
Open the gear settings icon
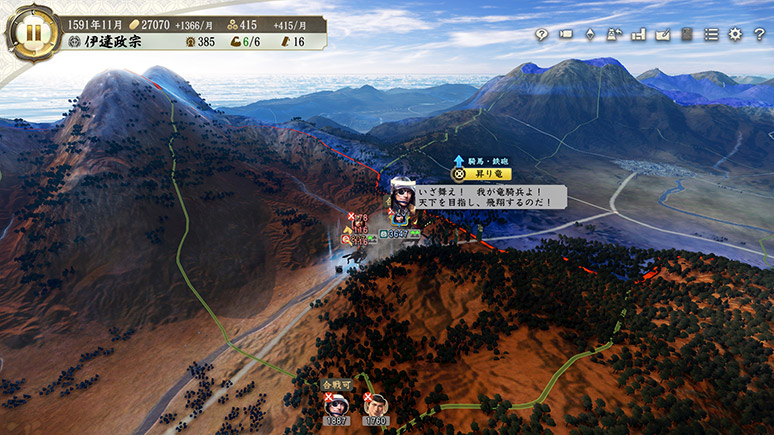point(735,35)
